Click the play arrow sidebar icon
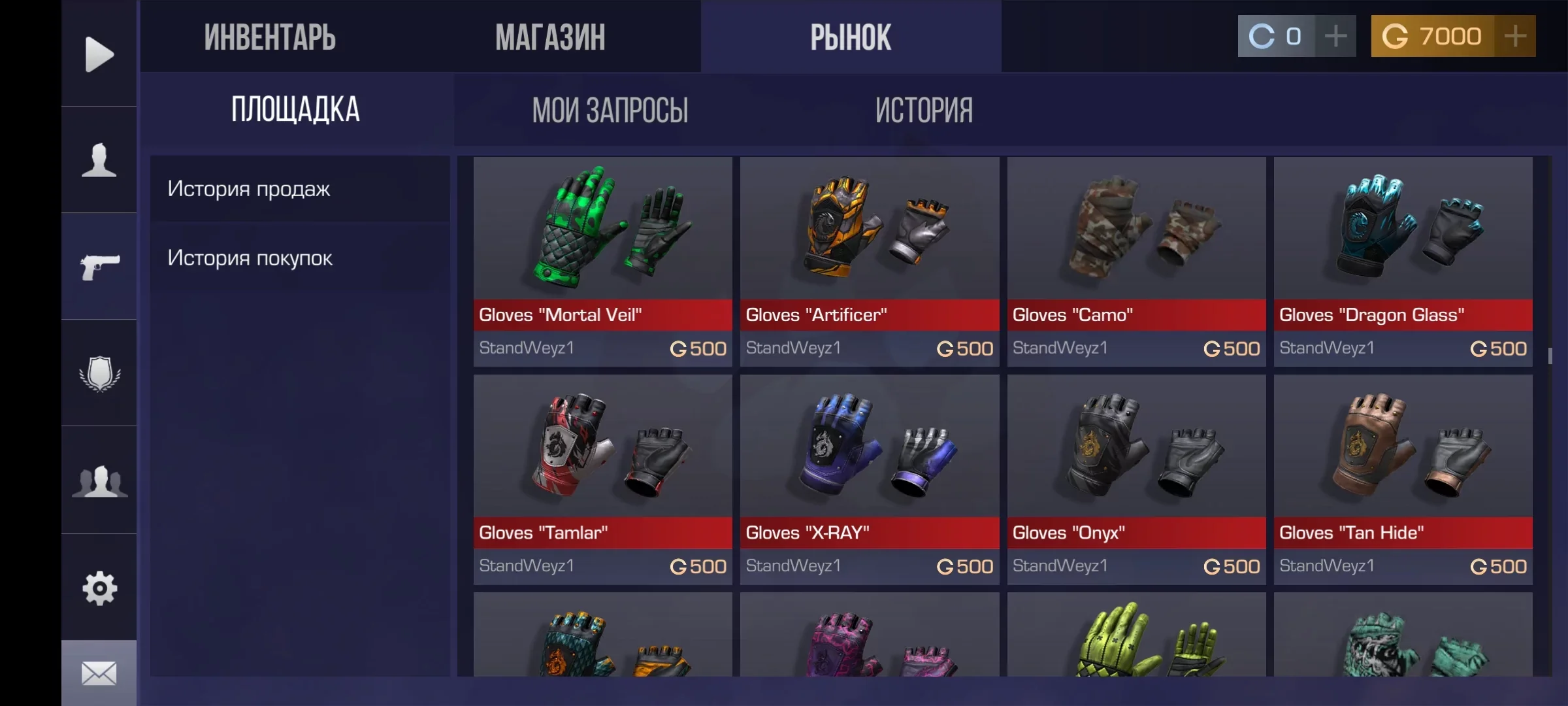This screenshot has width=1568, height=706. [x=99, y=54]
